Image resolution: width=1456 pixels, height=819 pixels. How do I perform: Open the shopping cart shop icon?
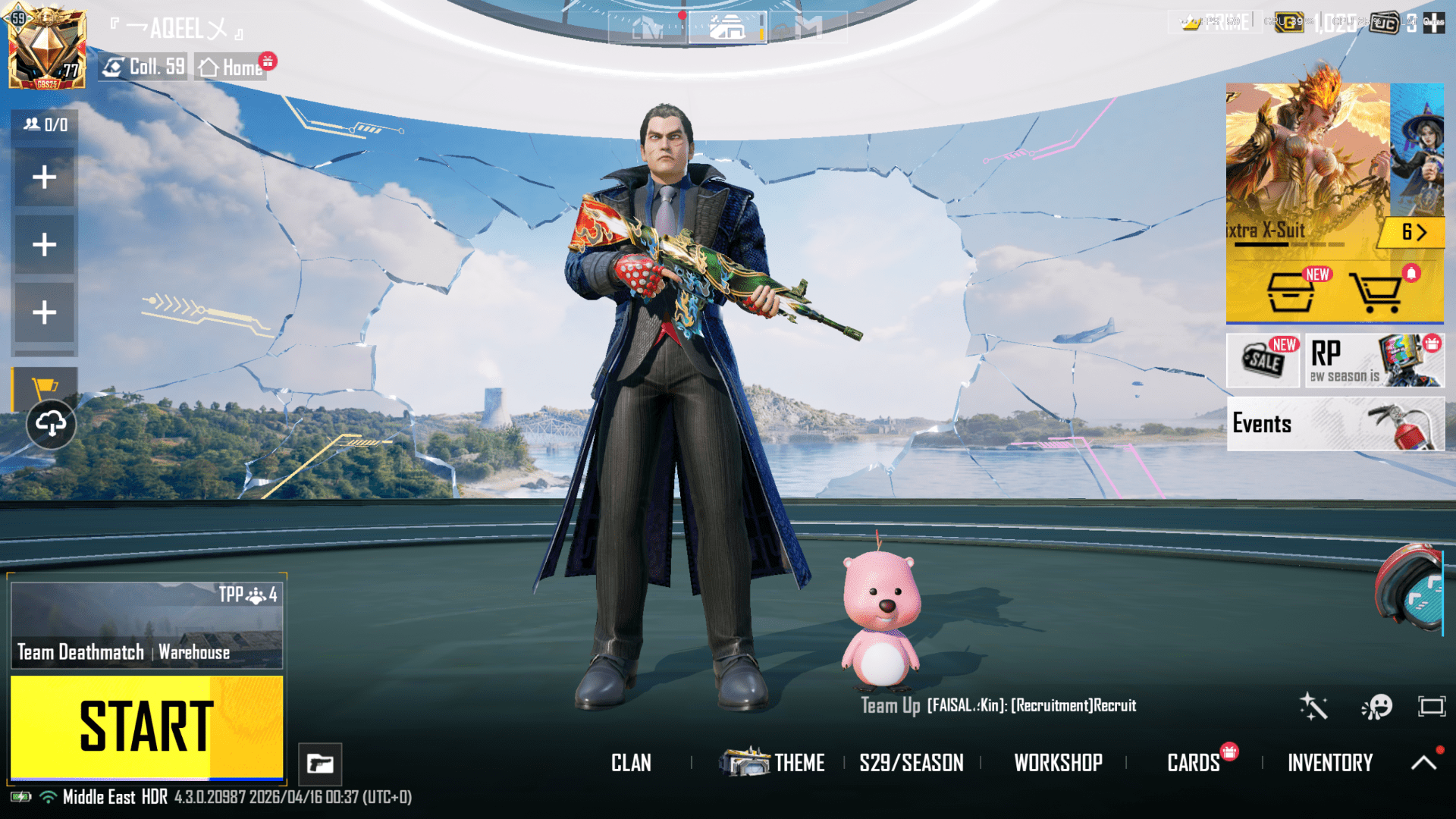pyautogui.click(x=1375, y=292)
